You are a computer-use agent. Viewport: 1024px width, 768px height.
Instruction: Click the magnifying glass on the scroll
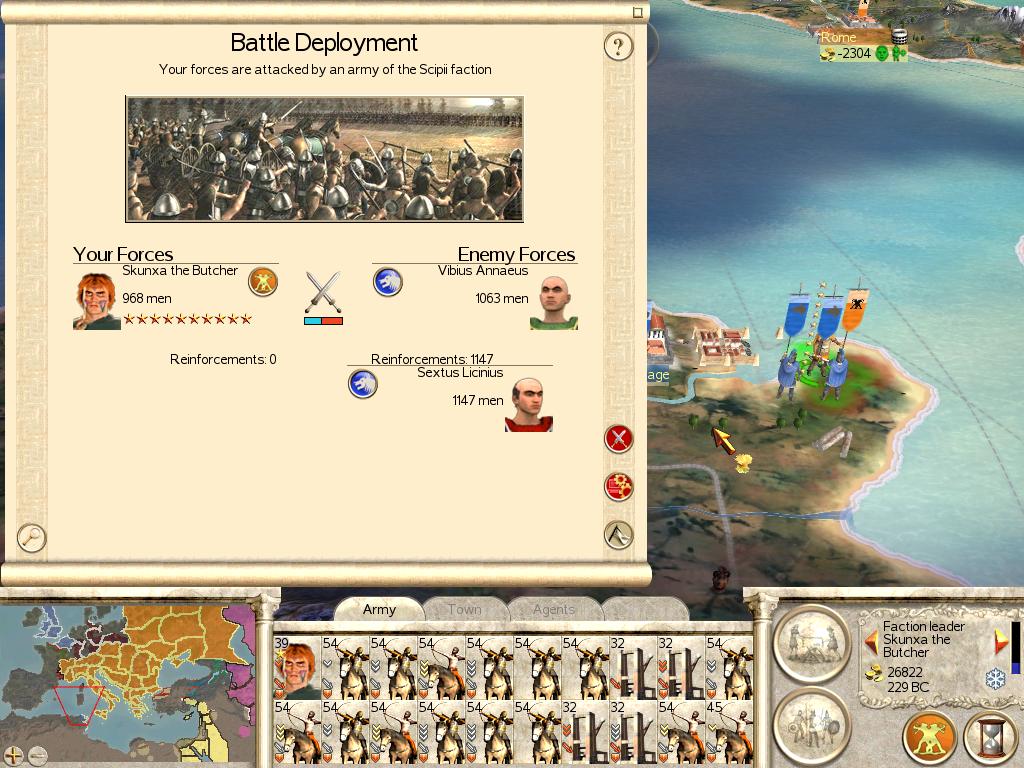pos(32,537)
